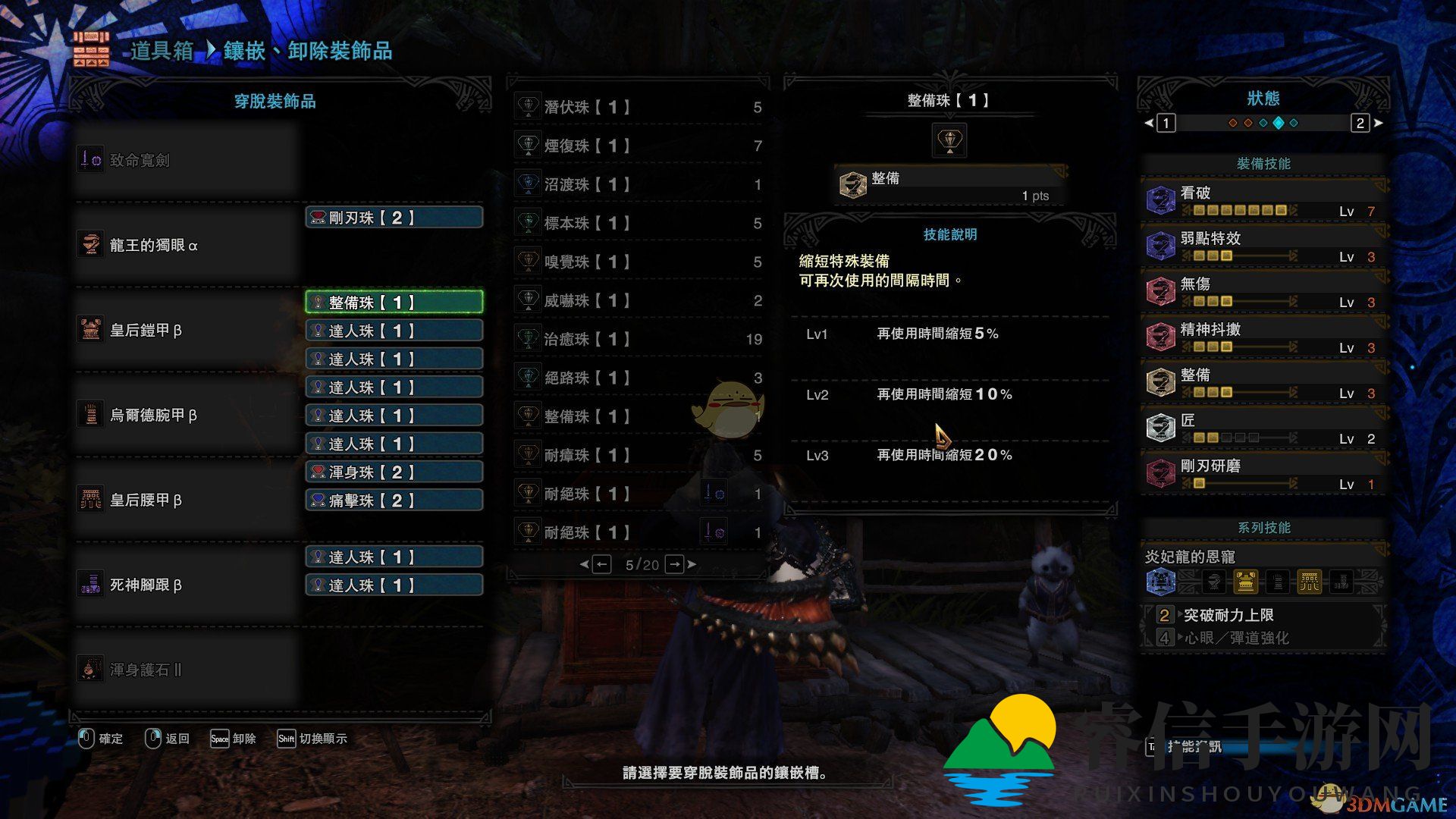Choose 治癒珠【1】 in the decoration list
Viewport: 1456px width, 819px height.
[x=639, y=339]
